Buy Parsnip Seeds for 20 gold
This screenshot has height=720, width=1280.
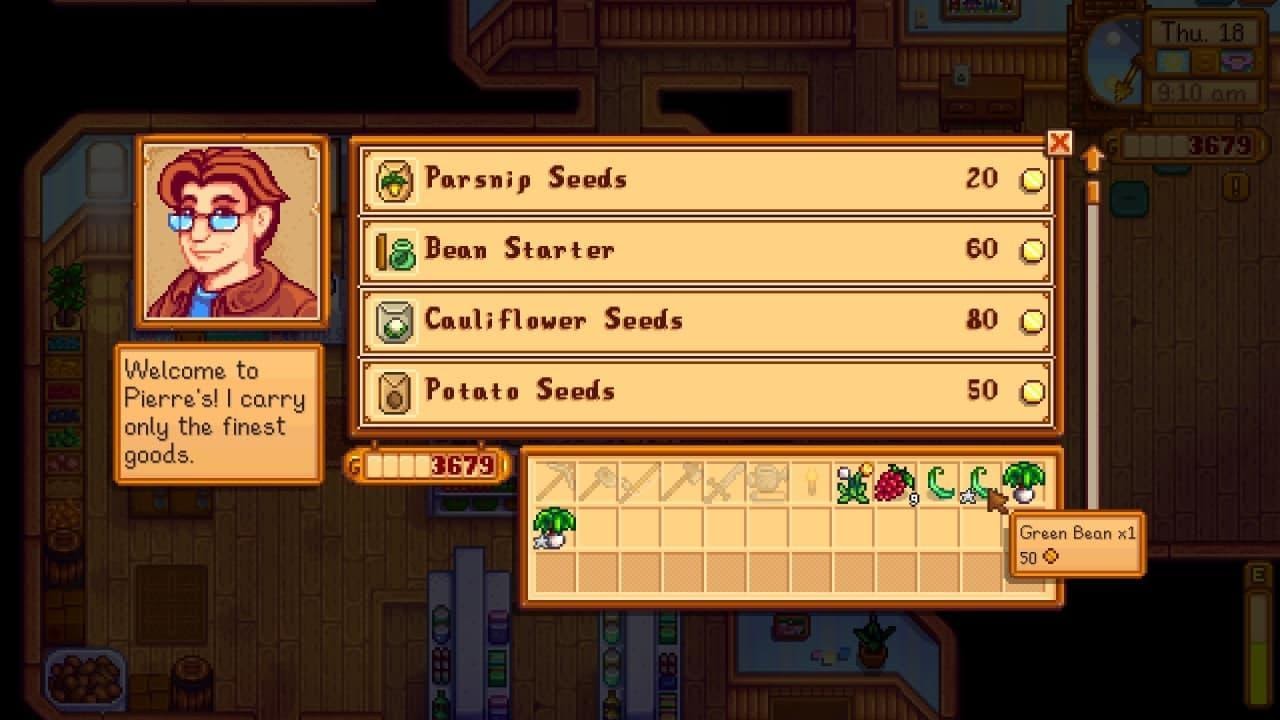(x=700, y=178)
